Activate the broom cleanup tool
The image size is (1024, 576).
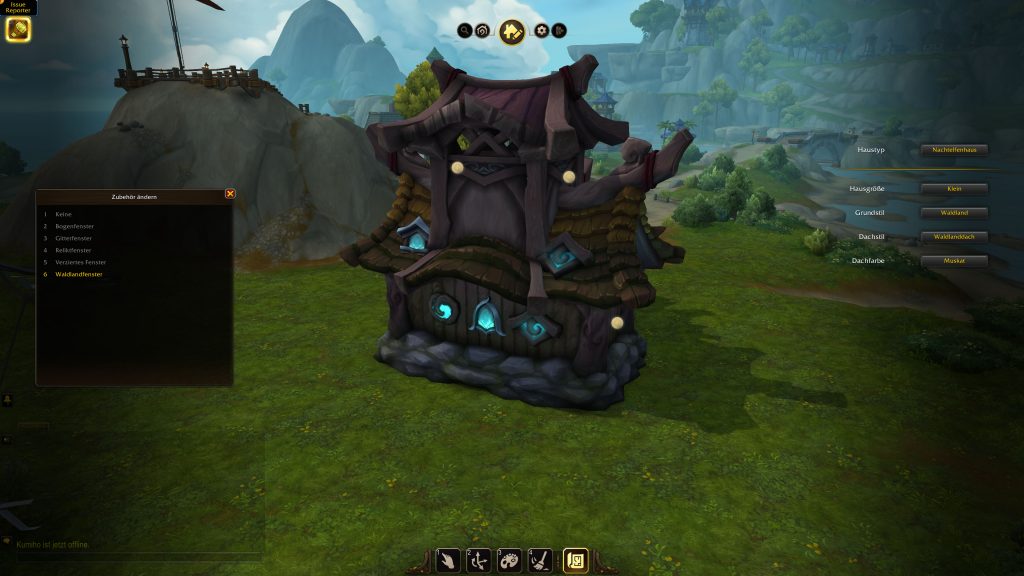pyautogui.click(x=539, y=561)
